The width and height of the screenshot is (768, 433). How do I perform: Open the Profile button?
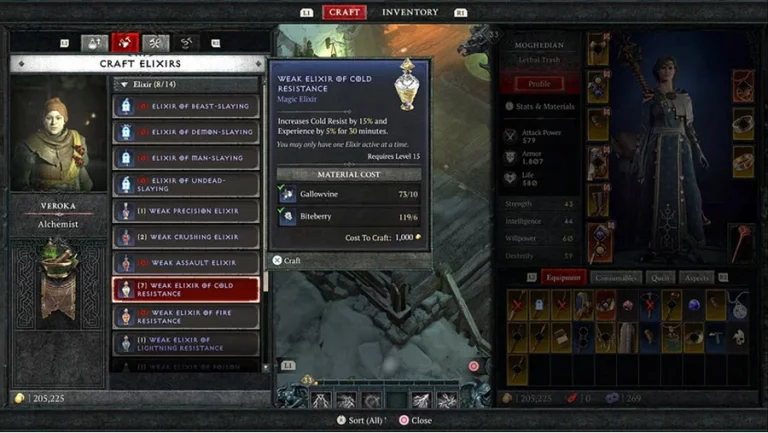(x=539, y=84)
